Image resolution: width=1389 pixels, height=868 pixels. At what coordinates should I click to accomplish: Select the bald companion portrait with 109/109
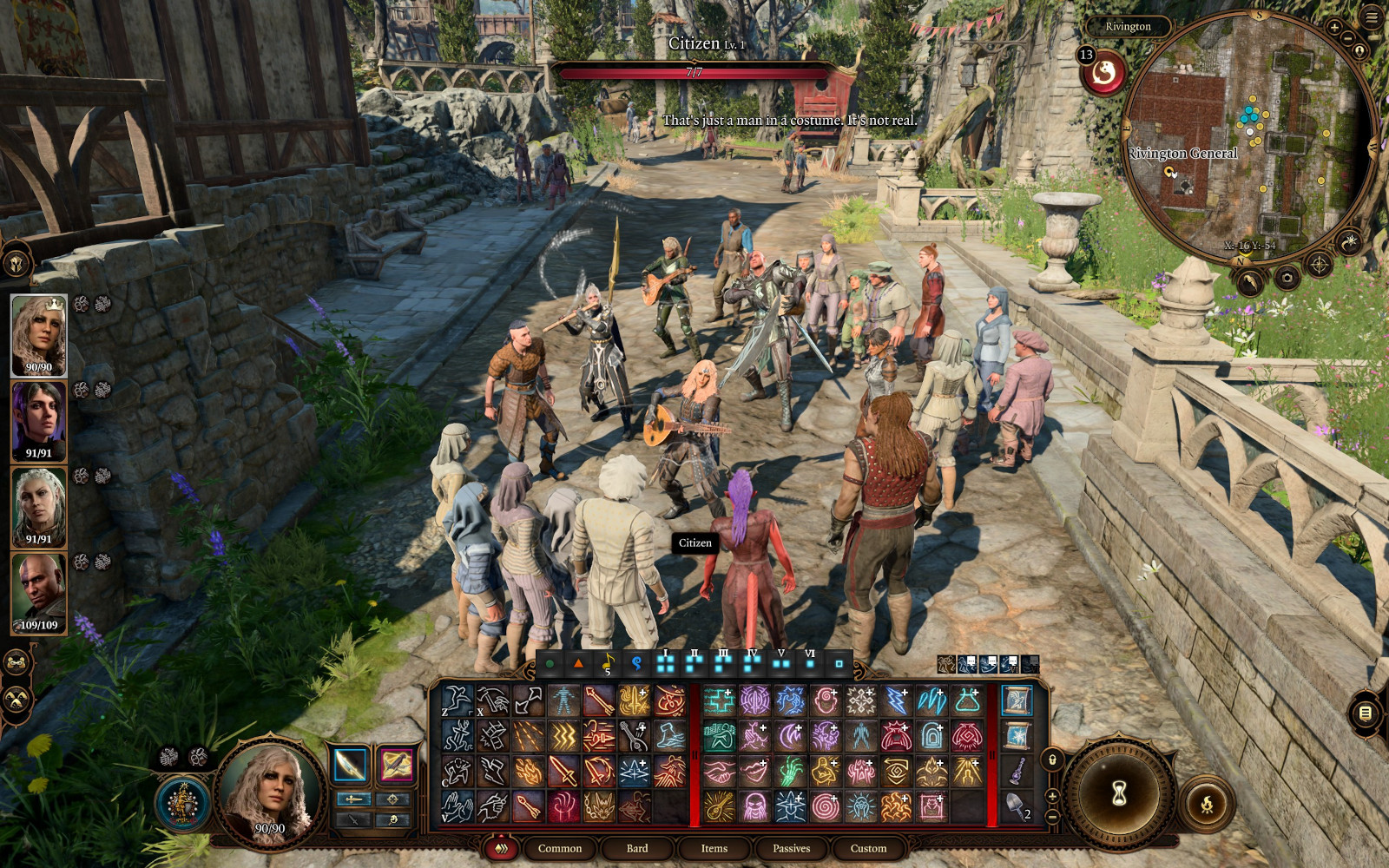point(38,594)
